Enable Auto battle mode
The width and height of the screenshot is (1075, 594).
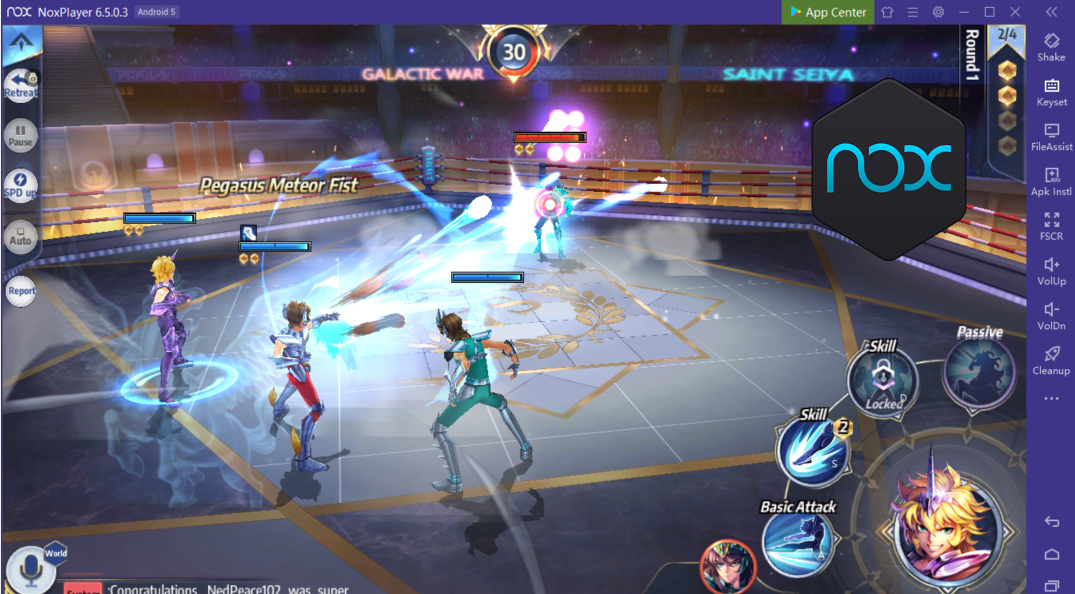(21, 236)
